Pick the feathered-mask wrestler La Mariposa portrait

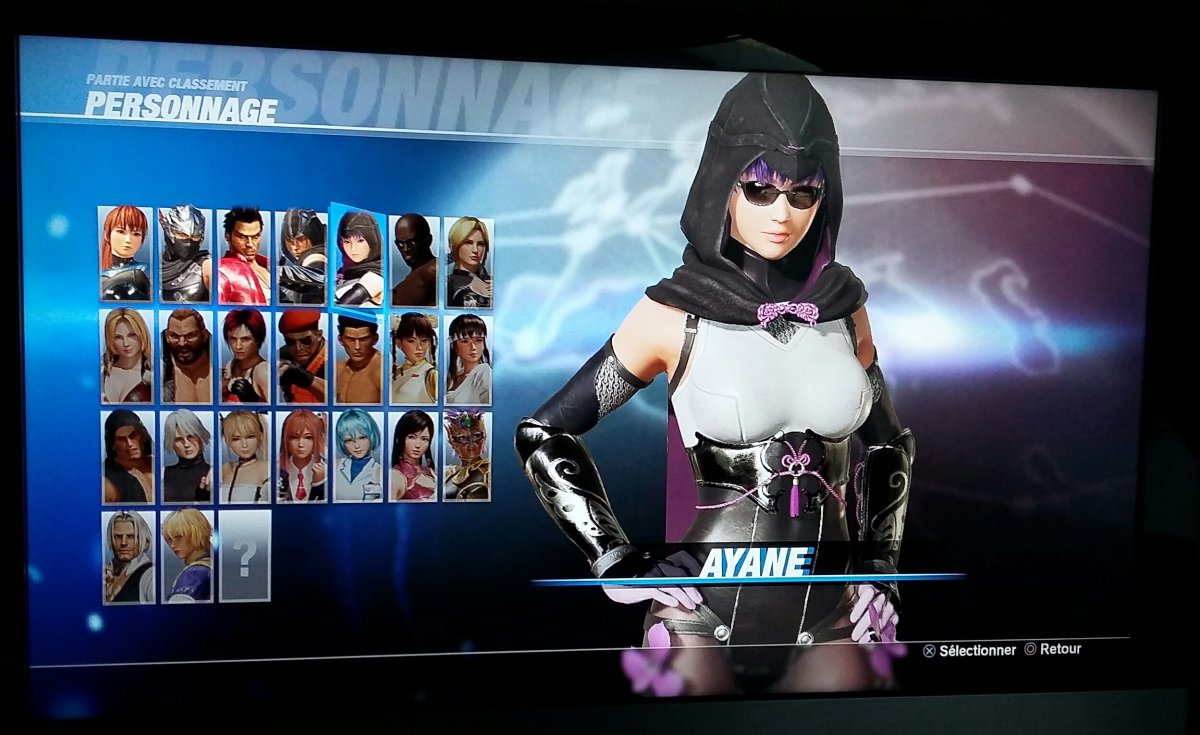pos(467,456)
